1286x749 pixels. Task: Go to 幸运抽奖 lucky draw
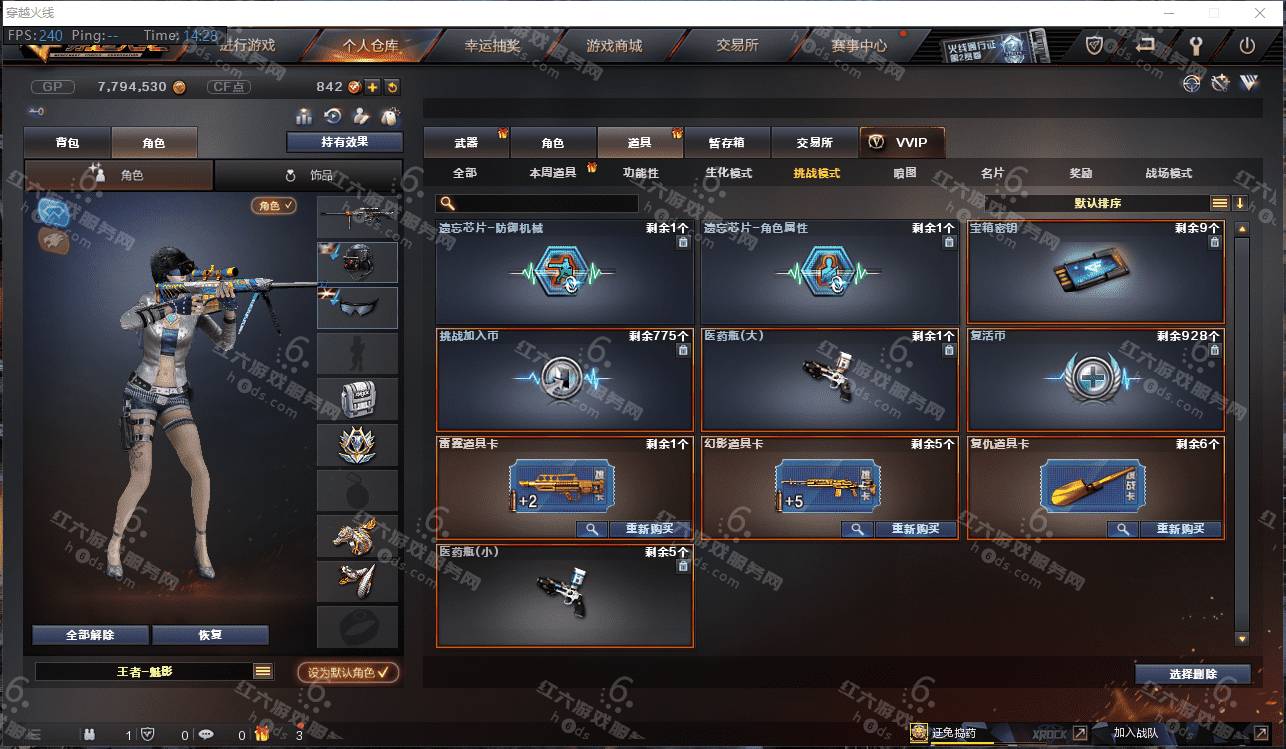tap(492, 45)
